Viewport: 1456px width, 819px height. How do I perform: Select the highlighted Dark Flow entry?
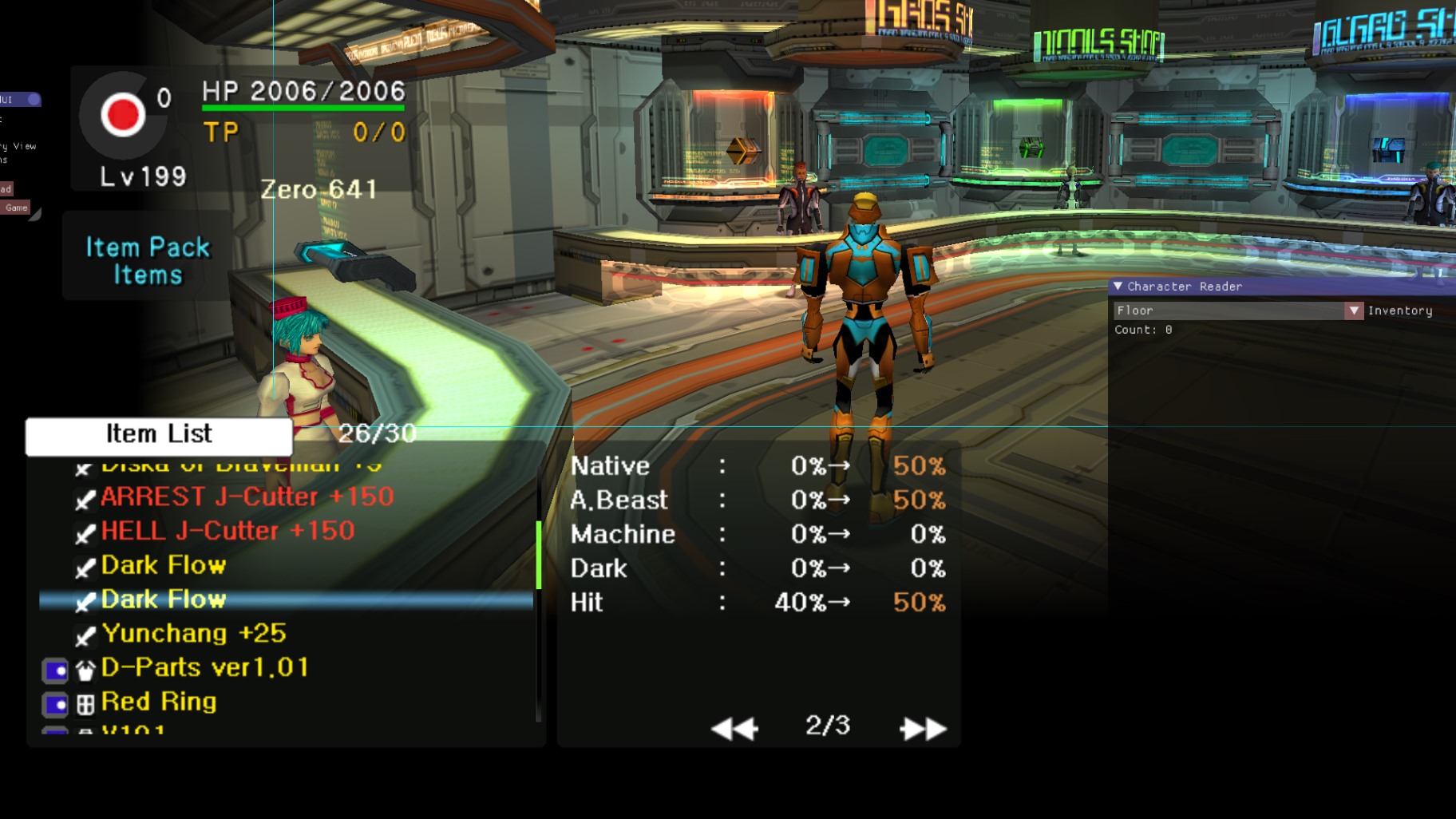click(x=164, y=599)
